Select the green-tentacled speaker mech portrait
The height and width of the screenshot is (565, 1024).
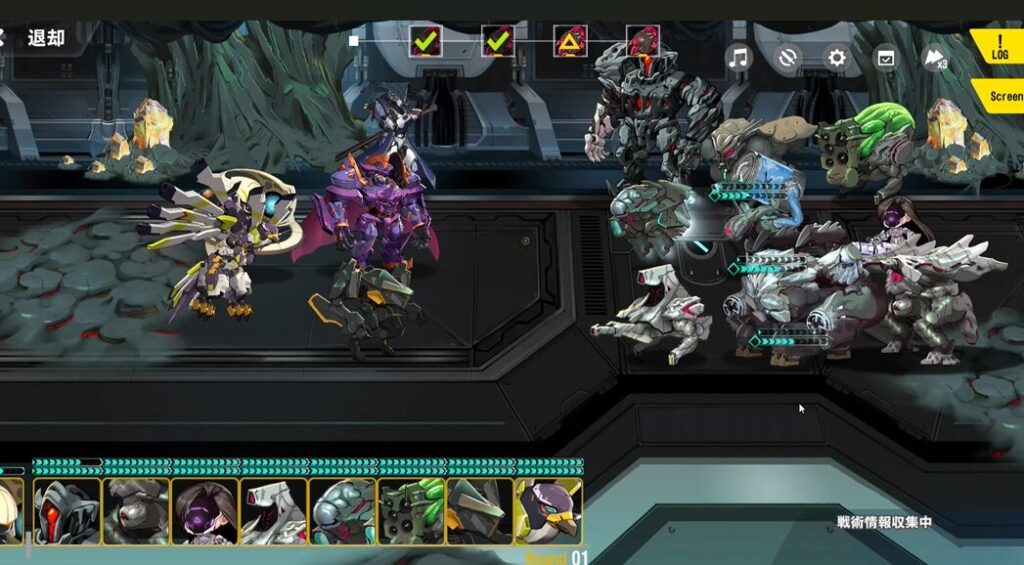tap(411, 511)
